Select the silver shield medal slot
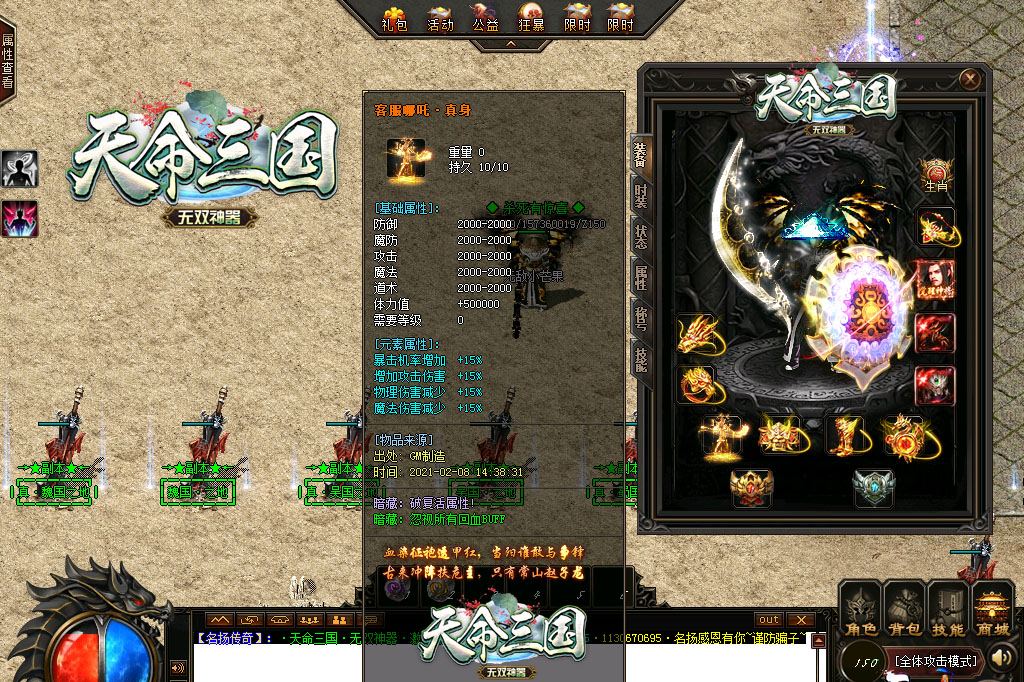This screenshot has width=1024, height=682. tap(873, 488)
